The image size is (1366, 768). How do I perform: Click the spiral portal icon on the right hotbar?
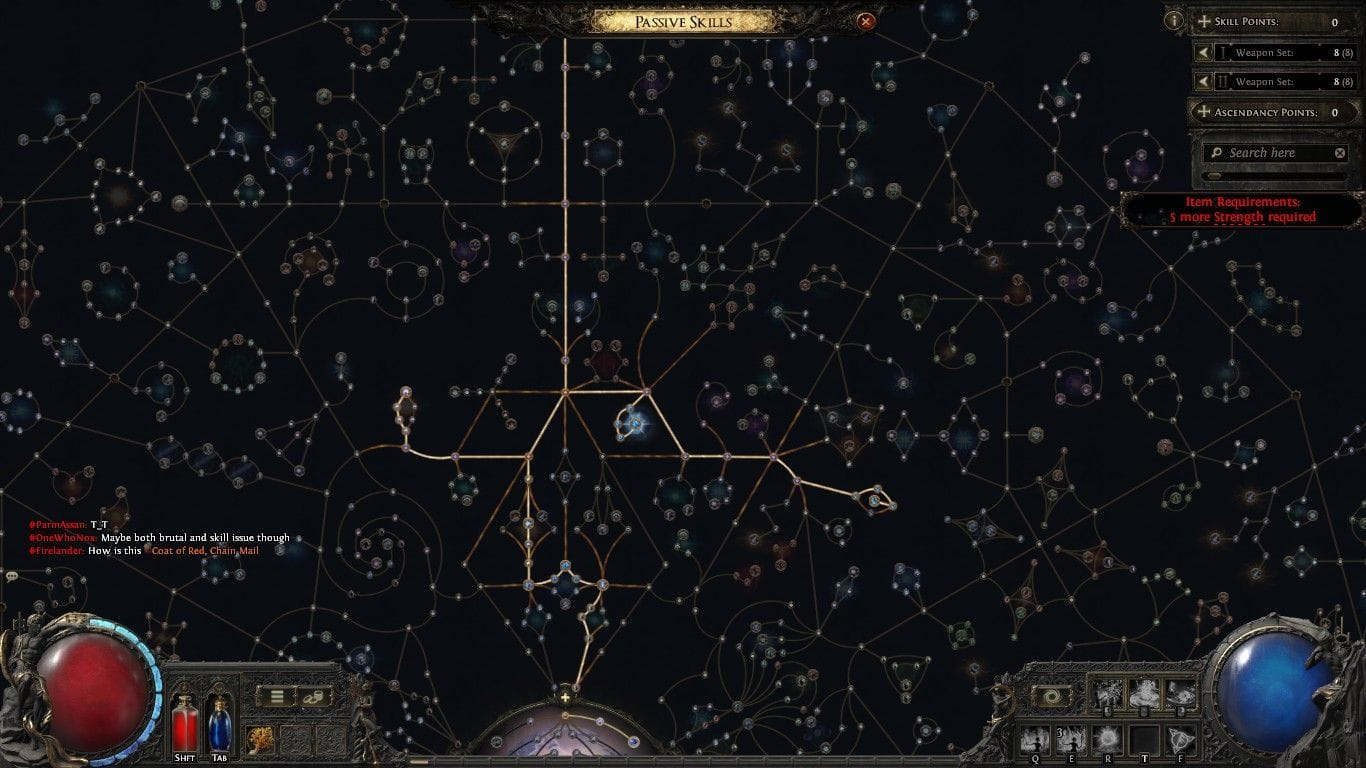[1051, 695]
